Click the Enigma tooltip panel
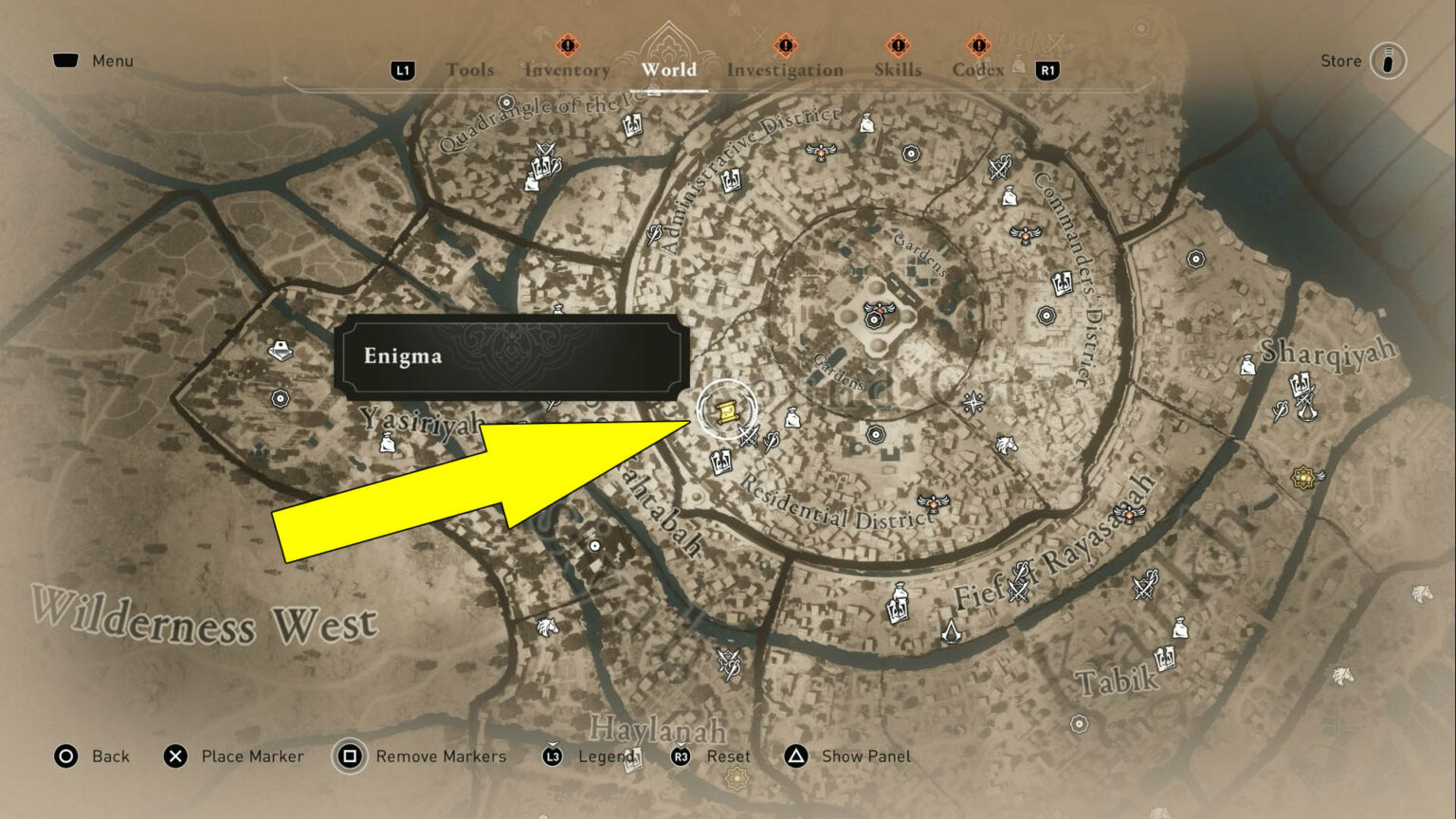The image size is (1456, 819). [x=512, y=357]
